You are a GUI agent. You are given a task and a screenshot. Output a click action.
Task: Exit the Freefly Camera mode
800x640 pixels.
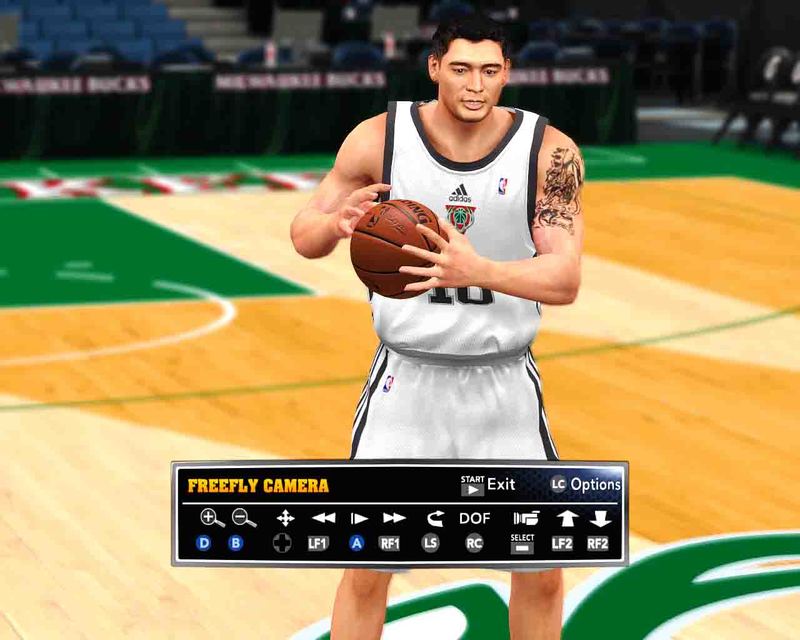[x=488, y=485]
